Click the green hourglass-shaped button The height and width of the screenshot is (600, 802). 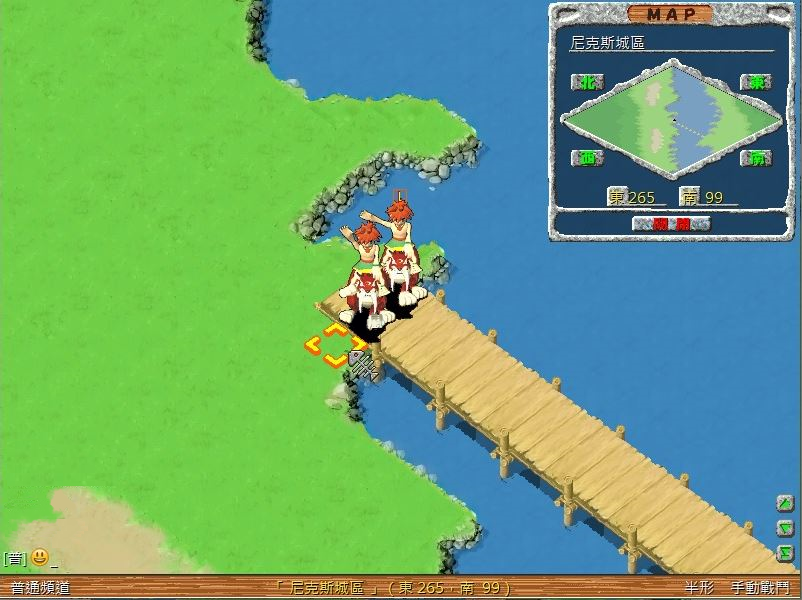[786, 552]
